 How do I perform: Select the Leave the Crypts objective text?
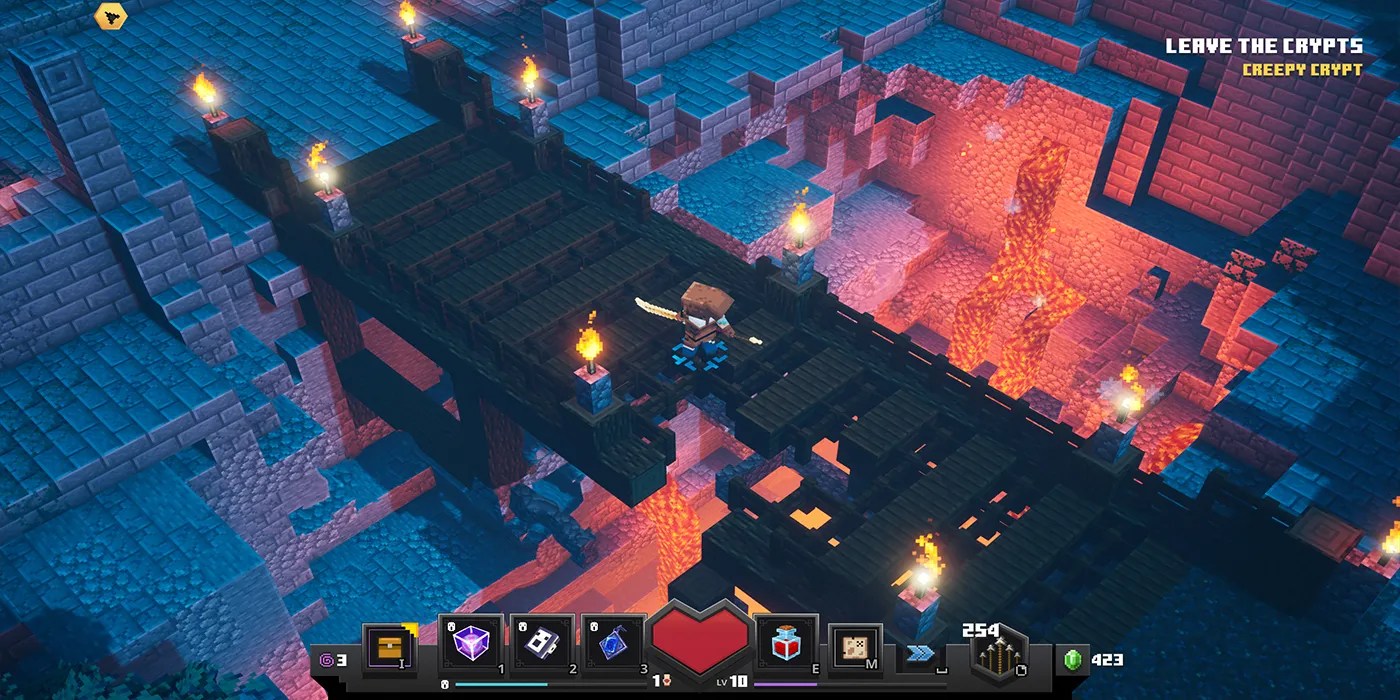(x=1264, y=46)
